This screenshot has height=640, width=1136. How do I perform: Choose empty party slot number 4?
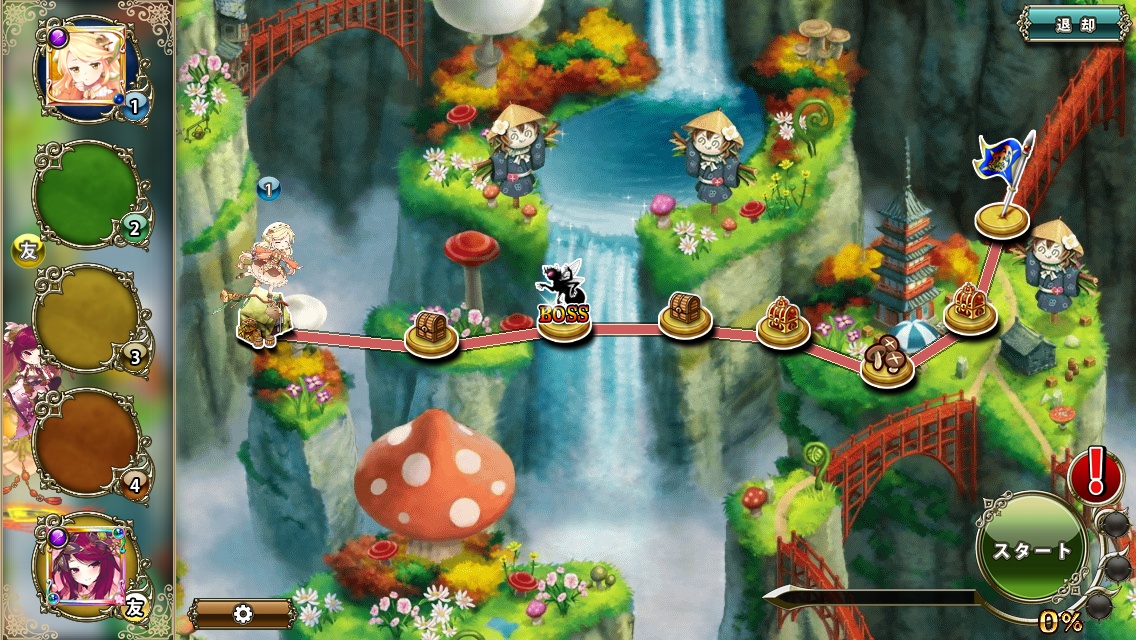click(86, 441)
